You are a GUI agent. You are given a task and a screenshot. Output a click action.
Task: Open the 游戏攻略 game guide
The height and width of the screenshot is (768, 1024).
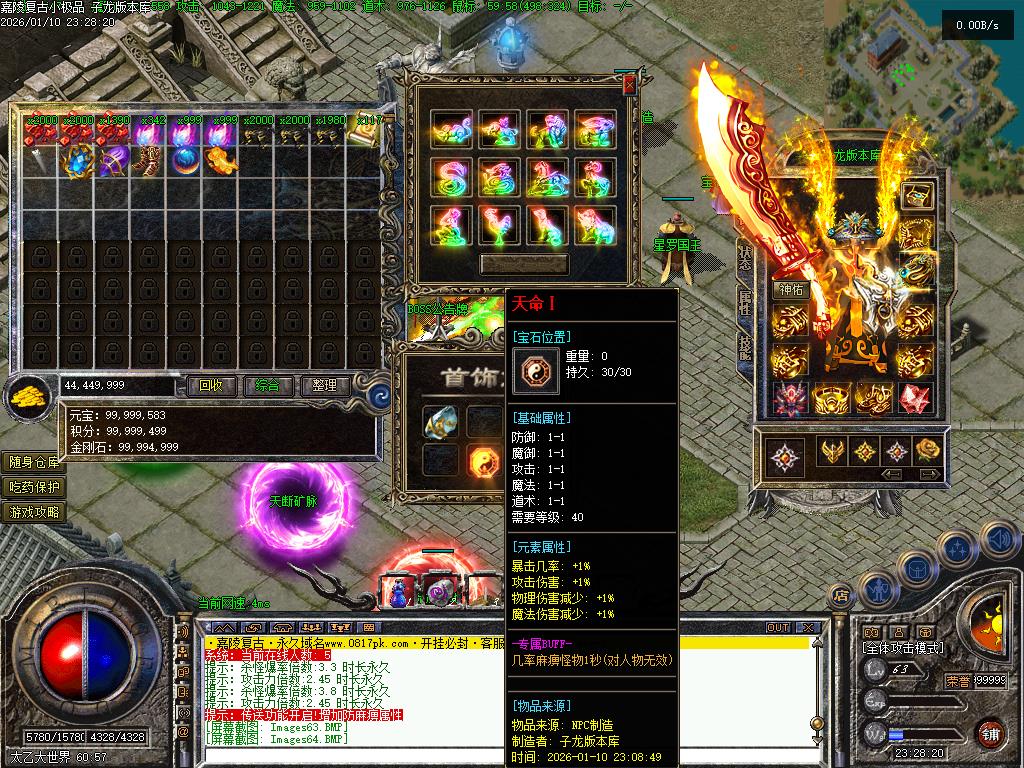(x=35, y=512)
